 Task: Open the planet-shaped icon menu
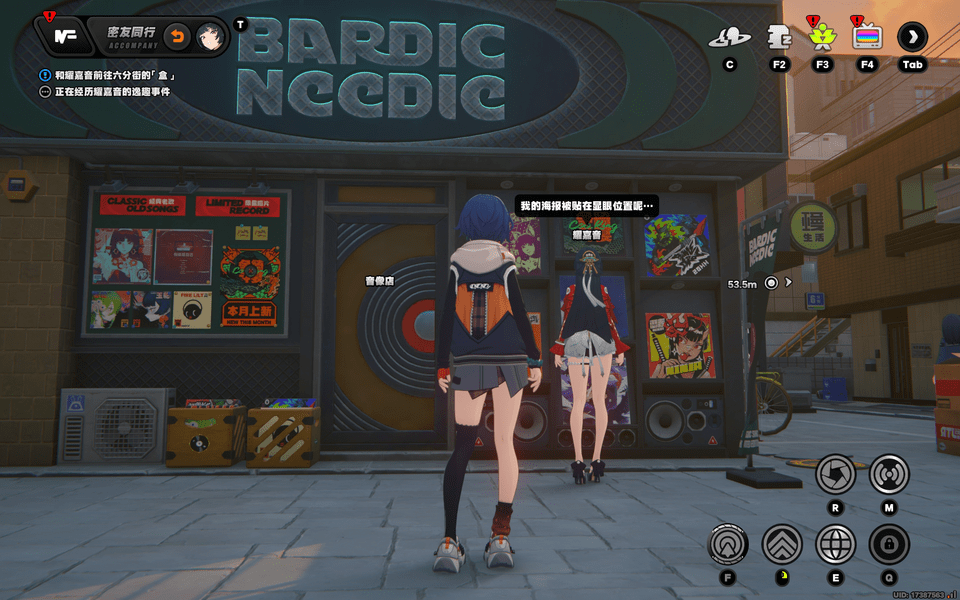coord(730,38)
